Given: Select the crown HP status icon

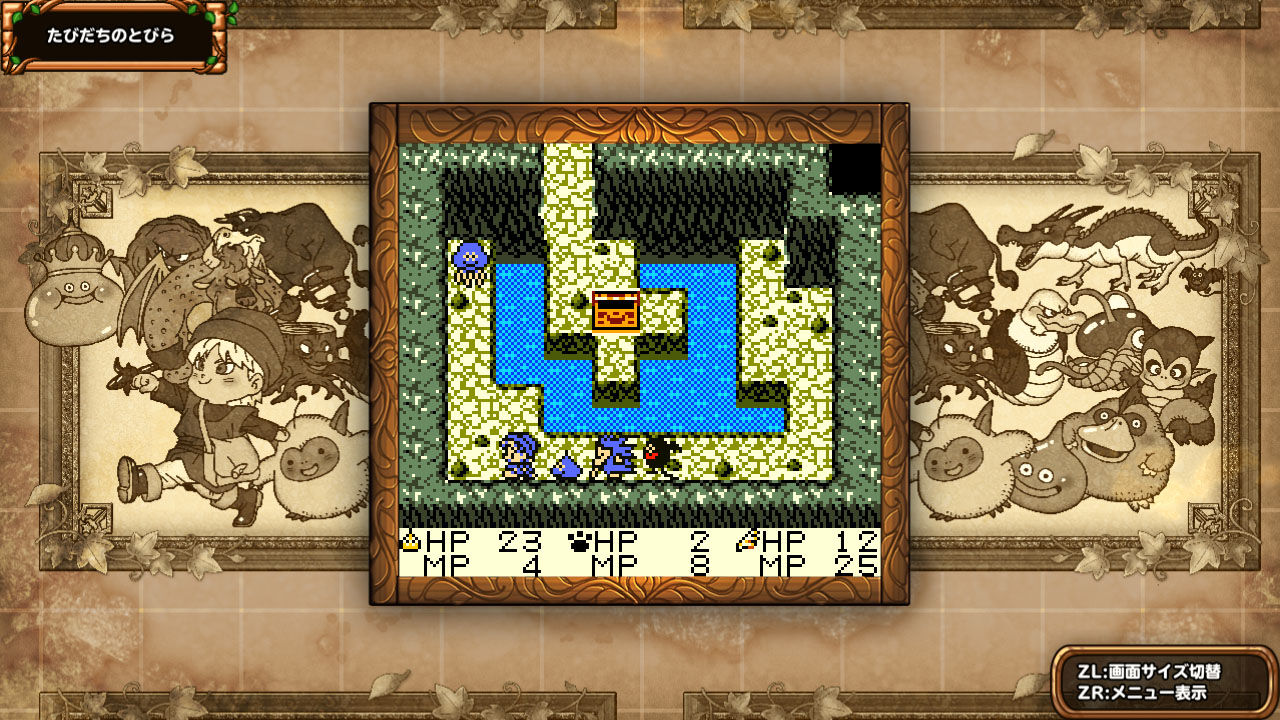Looking at the screenshot, I should tap(411, 542).
